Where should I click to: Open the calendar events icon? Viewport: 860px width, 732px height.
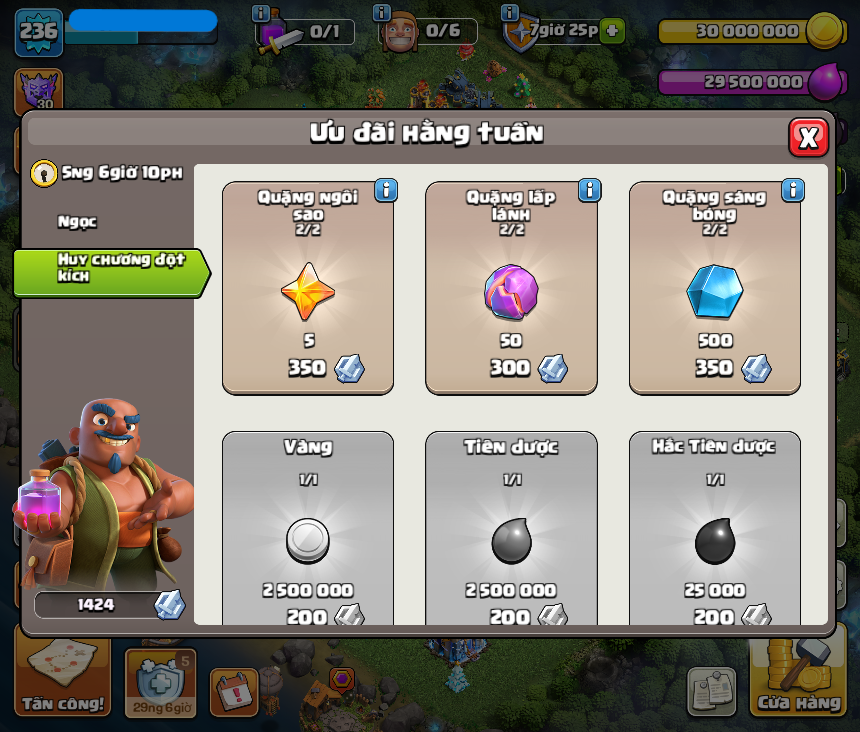[235, 691]
